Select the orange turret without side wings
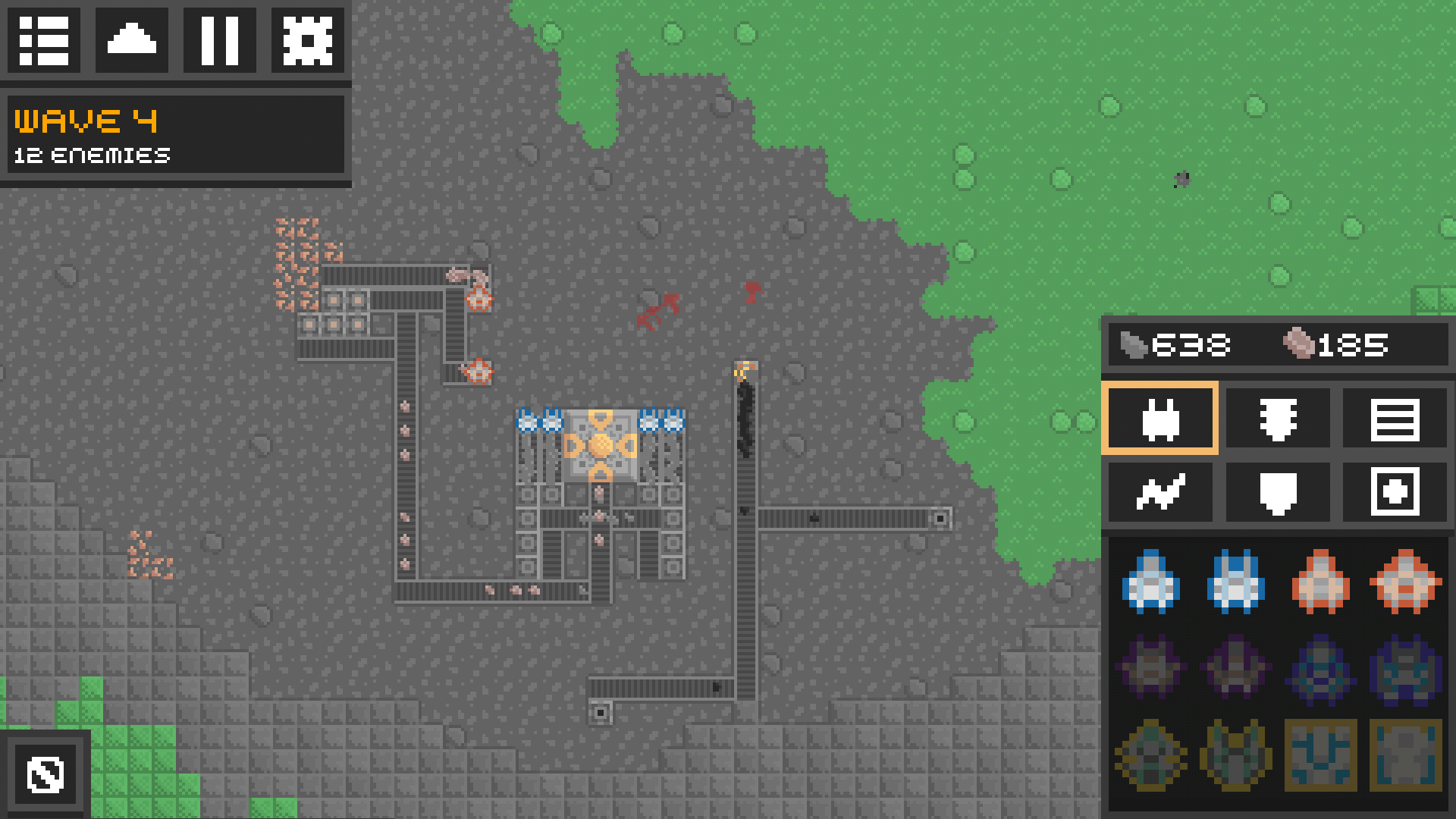The image size is (1456, 819). (1320, 582)
